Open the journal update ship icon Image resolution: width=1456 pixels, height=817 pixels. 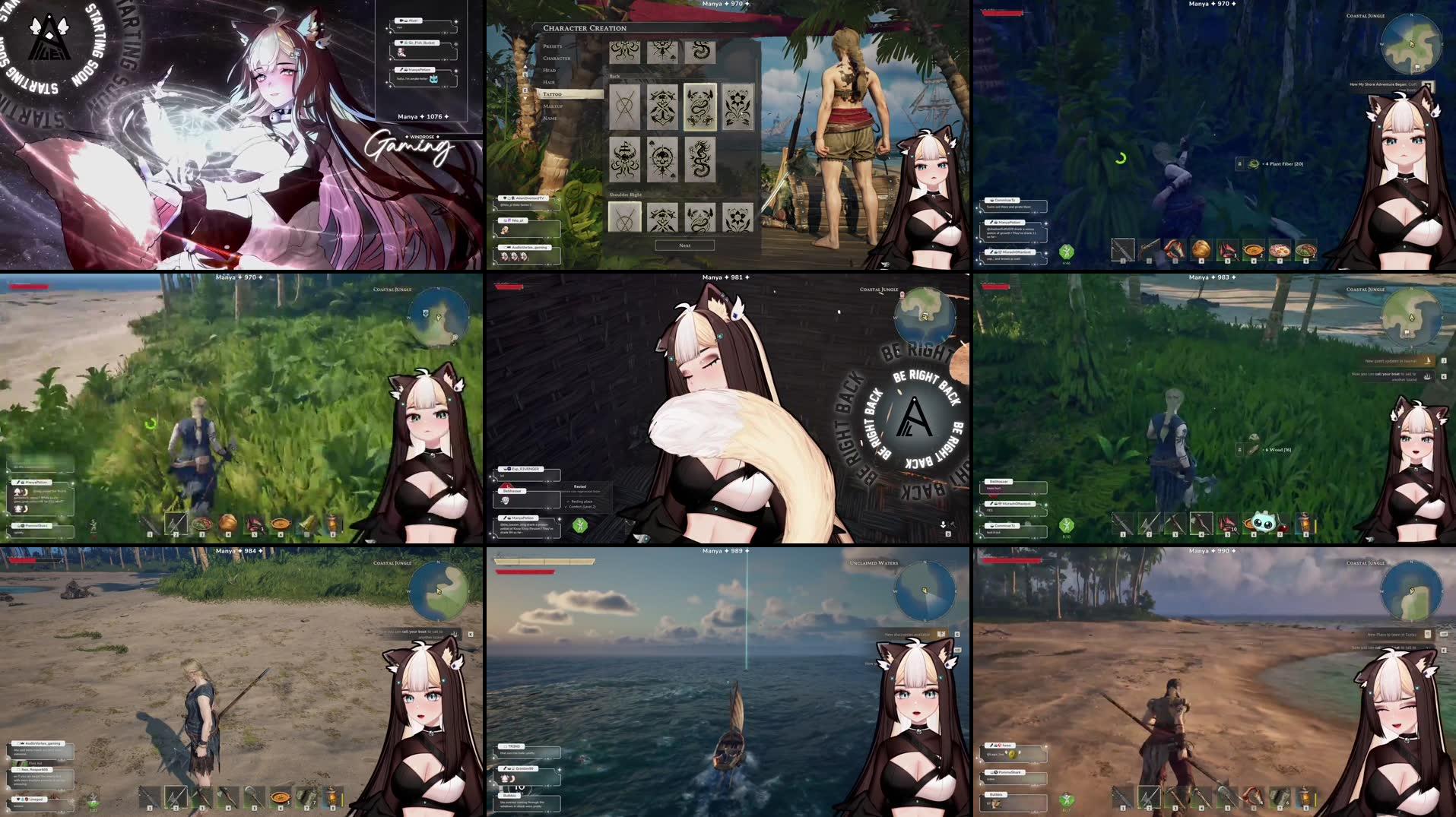pos(1429,361)
